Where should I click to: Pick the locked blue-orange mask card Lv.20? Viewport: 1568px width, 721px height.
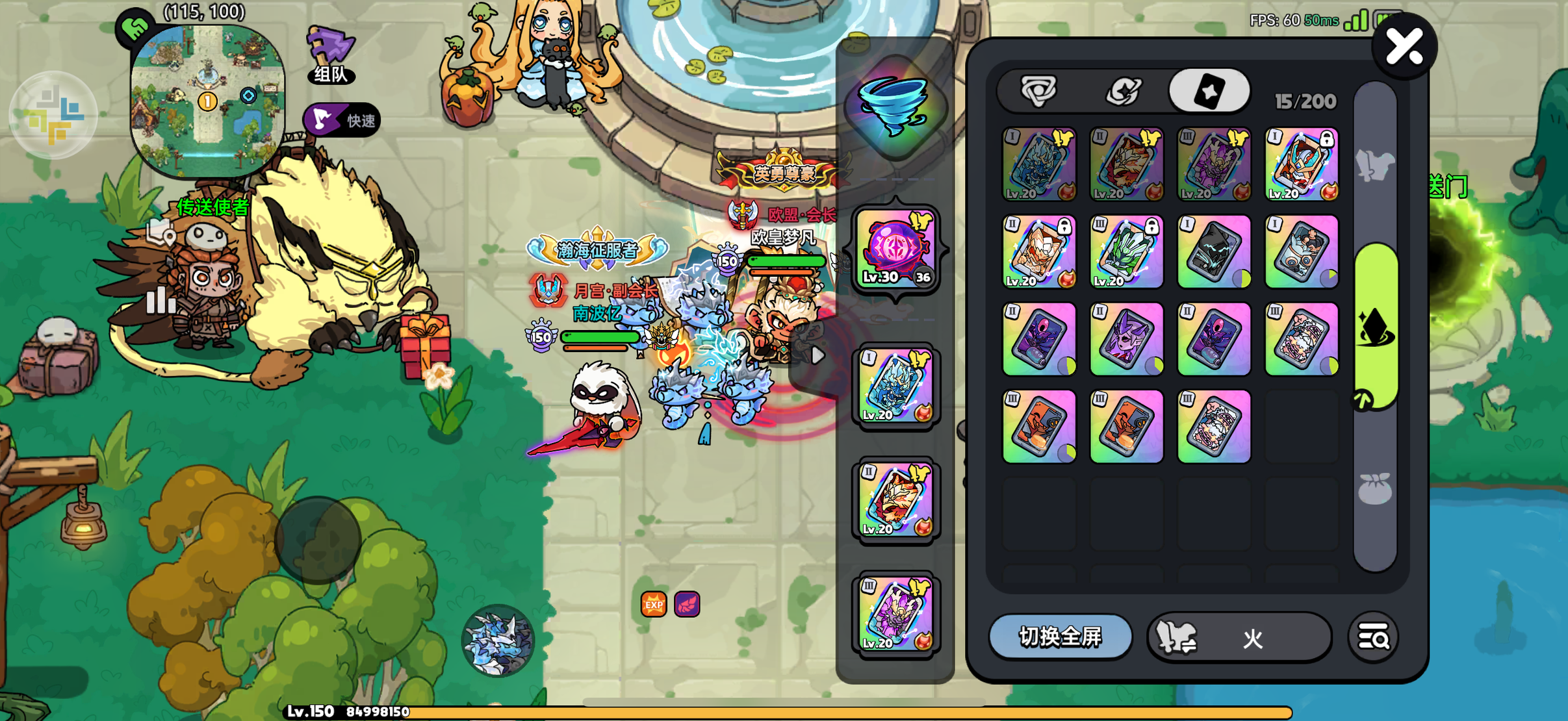click(x=1302, y=164)
